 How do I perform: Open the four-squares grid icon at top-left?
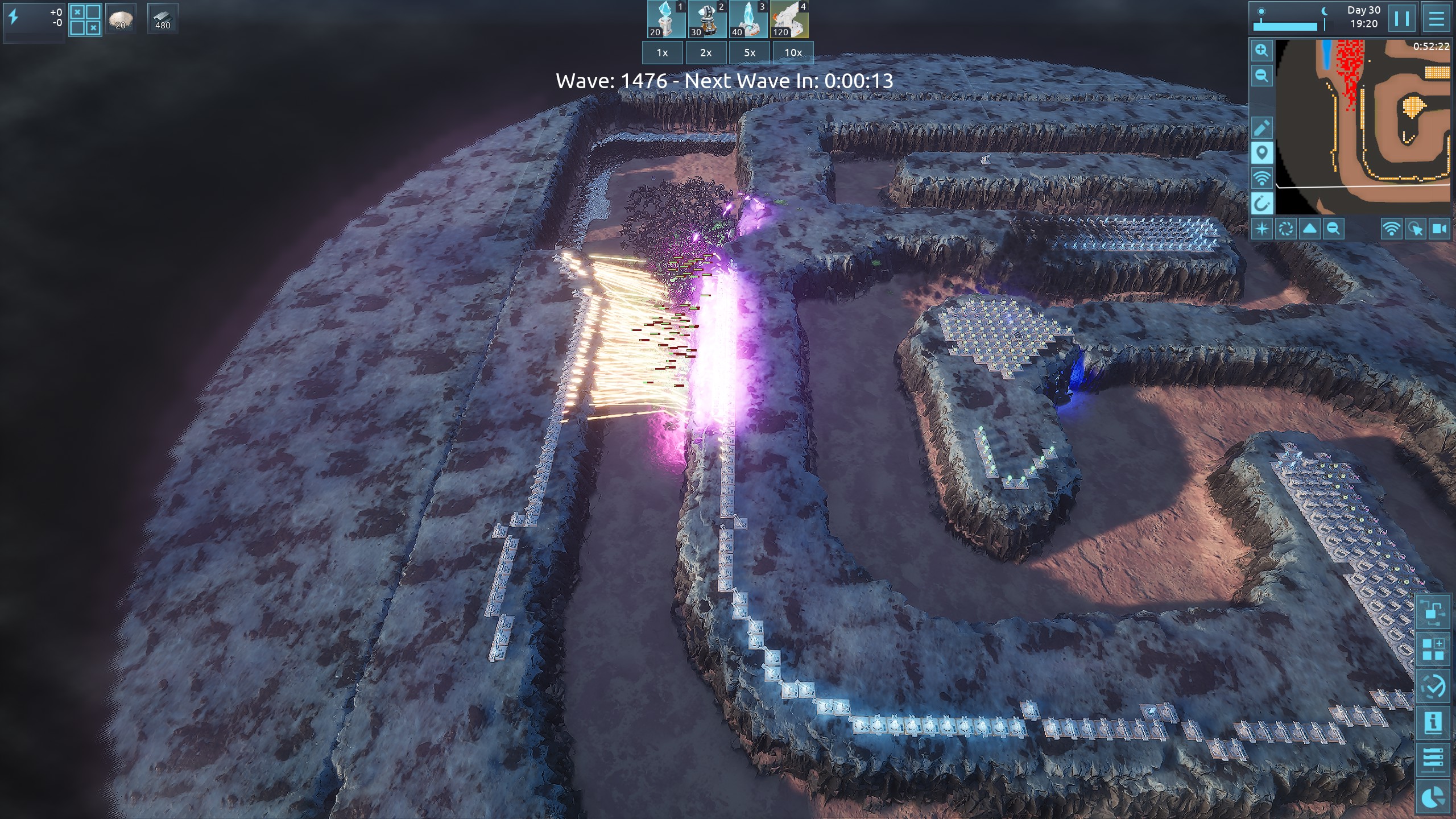point(85,20)
